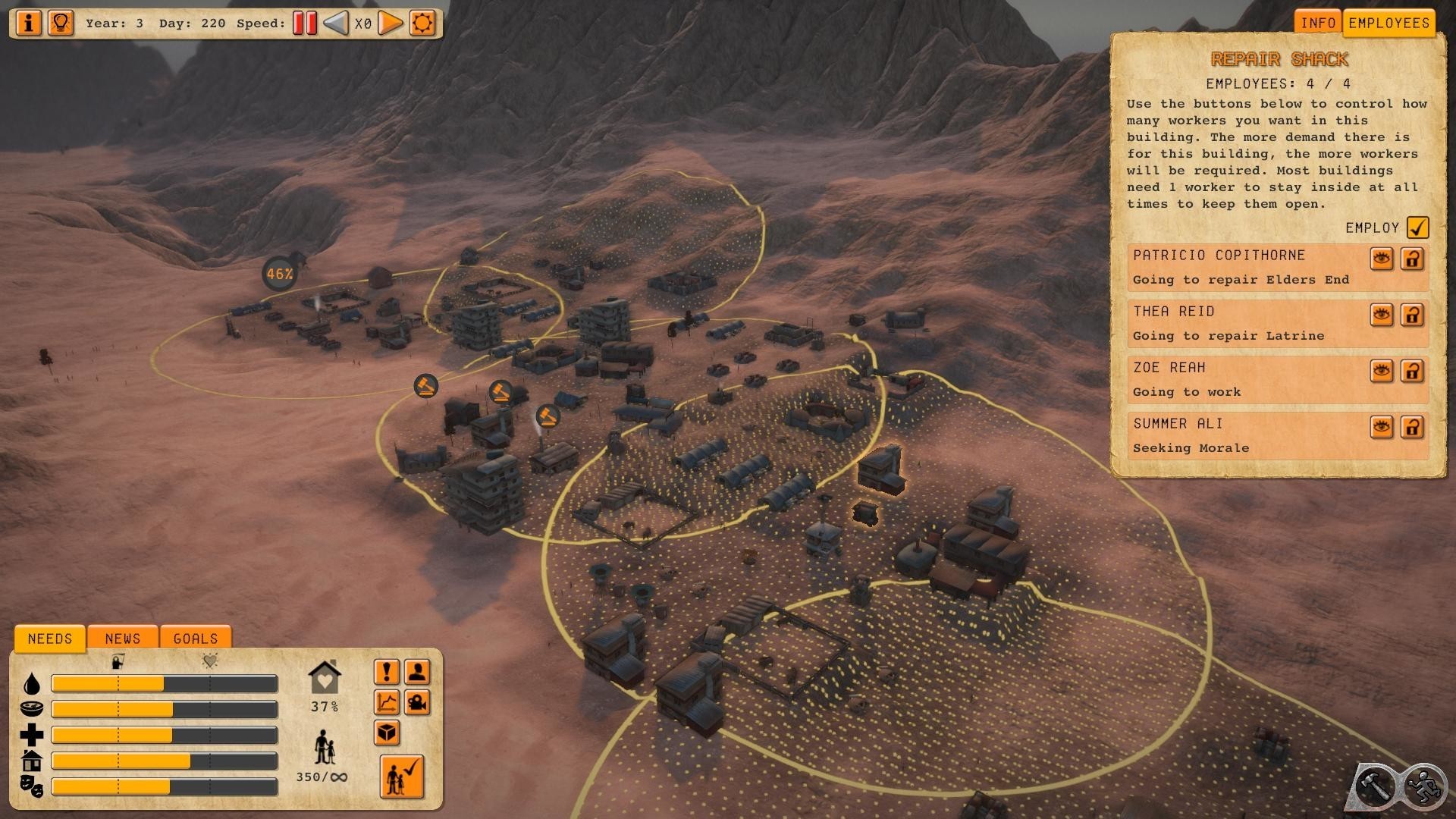The image size is (1456, 819).
Task: Click the lightbulb hints button
Action: pos(61,23)
